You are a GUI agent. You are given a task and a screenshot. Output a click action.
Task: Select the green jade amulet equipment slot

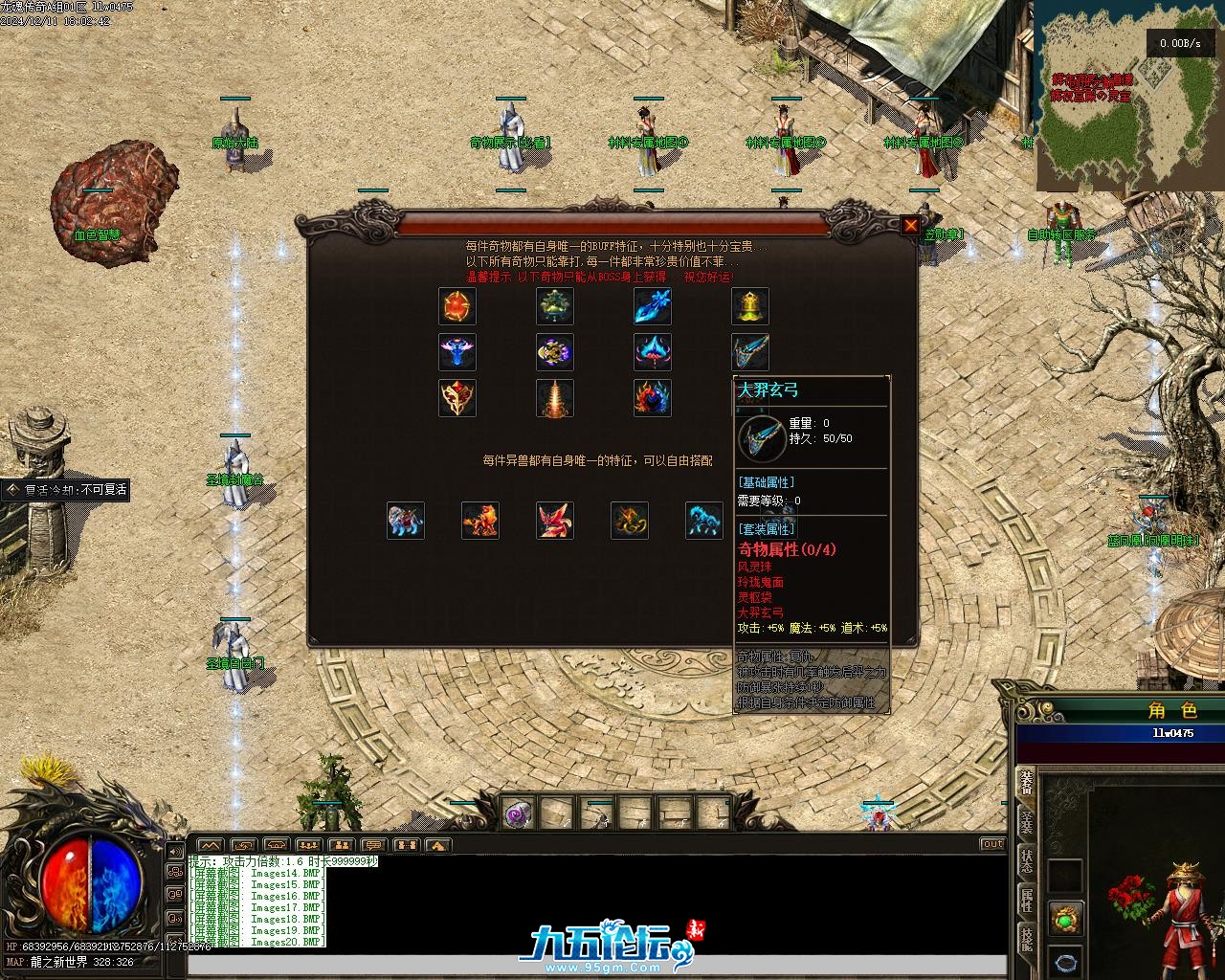pyautogui.click(x=1066, y=919)
